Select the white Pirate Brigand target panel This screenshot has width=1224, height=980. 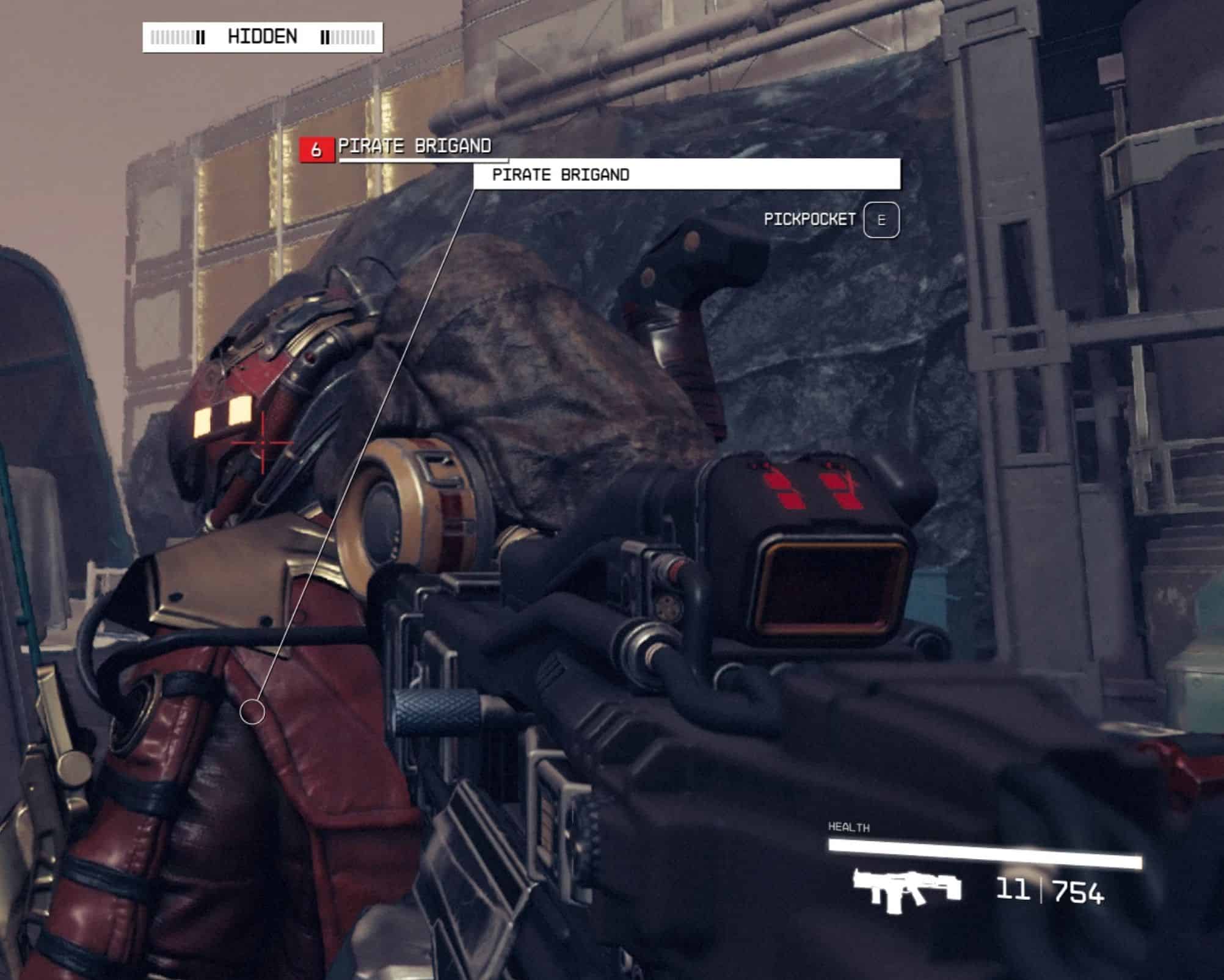[x=687, y=175]
